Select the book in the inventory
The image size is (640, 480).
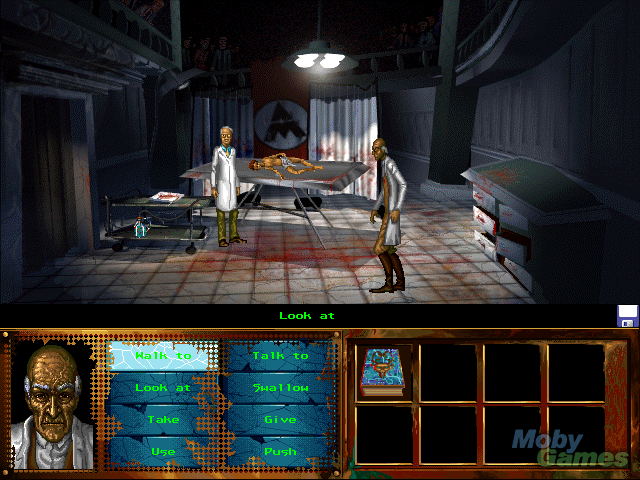[x=381, y=372]
